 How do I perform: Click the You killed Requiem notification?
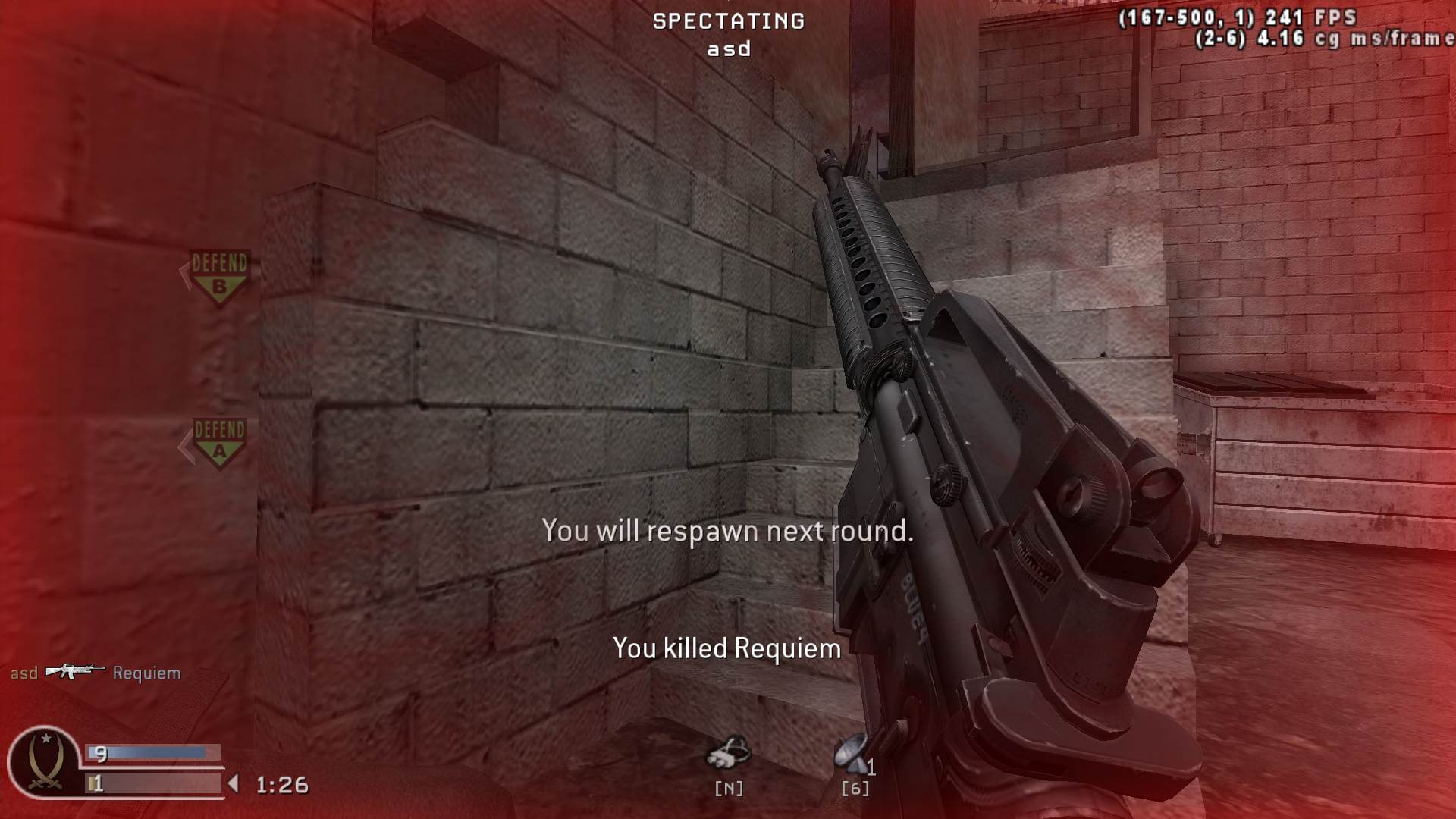click(x=726, y=648)
